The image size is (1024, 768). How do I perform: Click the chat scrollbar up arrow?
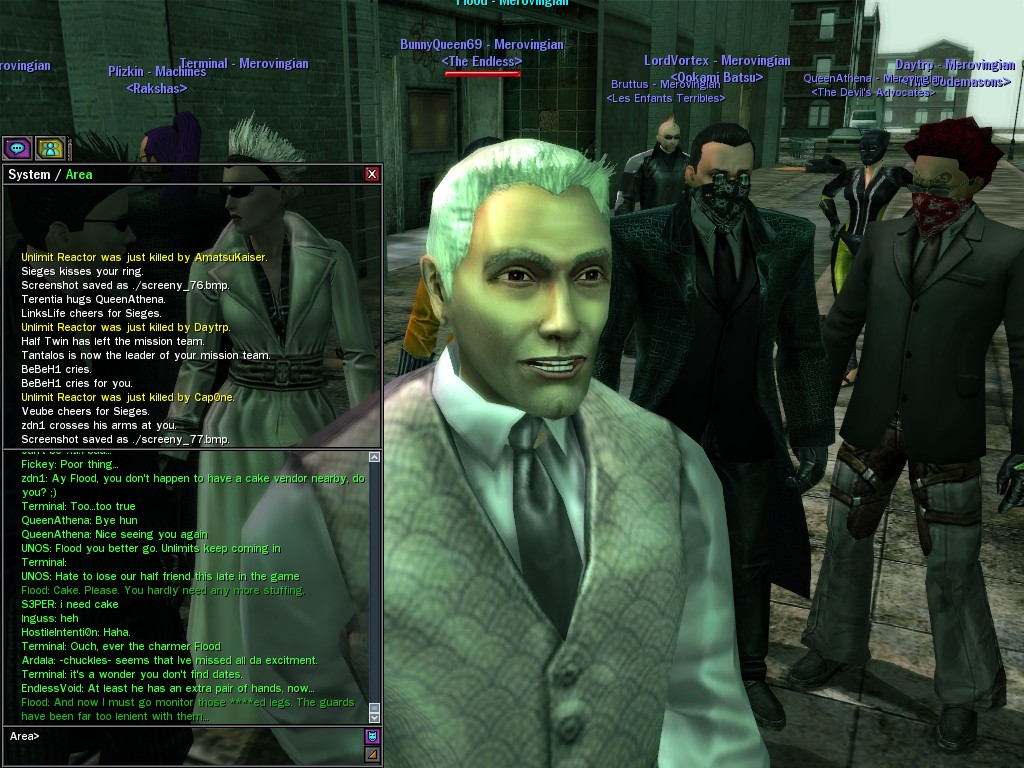coord(374,457)
